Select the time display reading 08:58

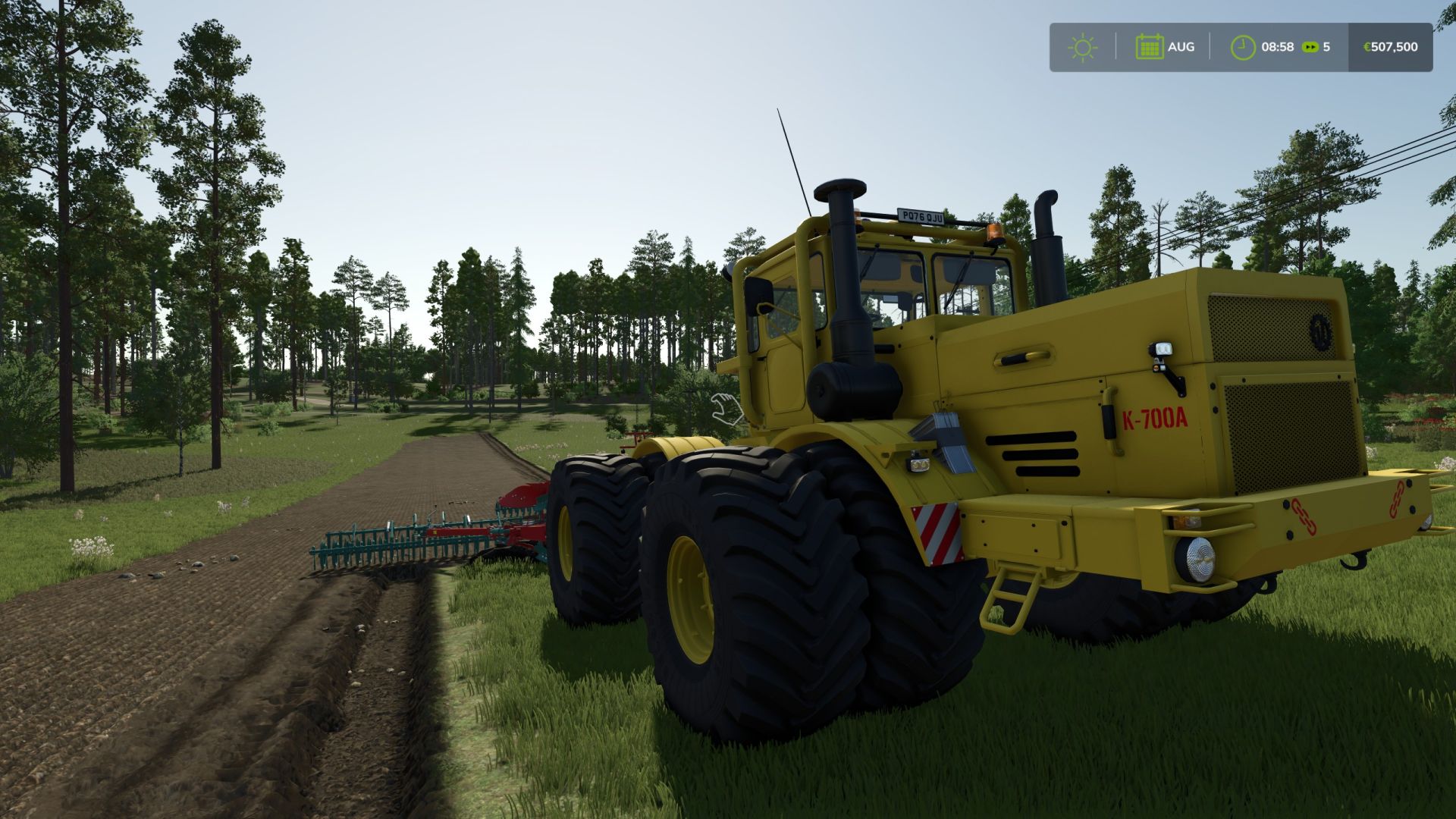tap(1277, 47)
